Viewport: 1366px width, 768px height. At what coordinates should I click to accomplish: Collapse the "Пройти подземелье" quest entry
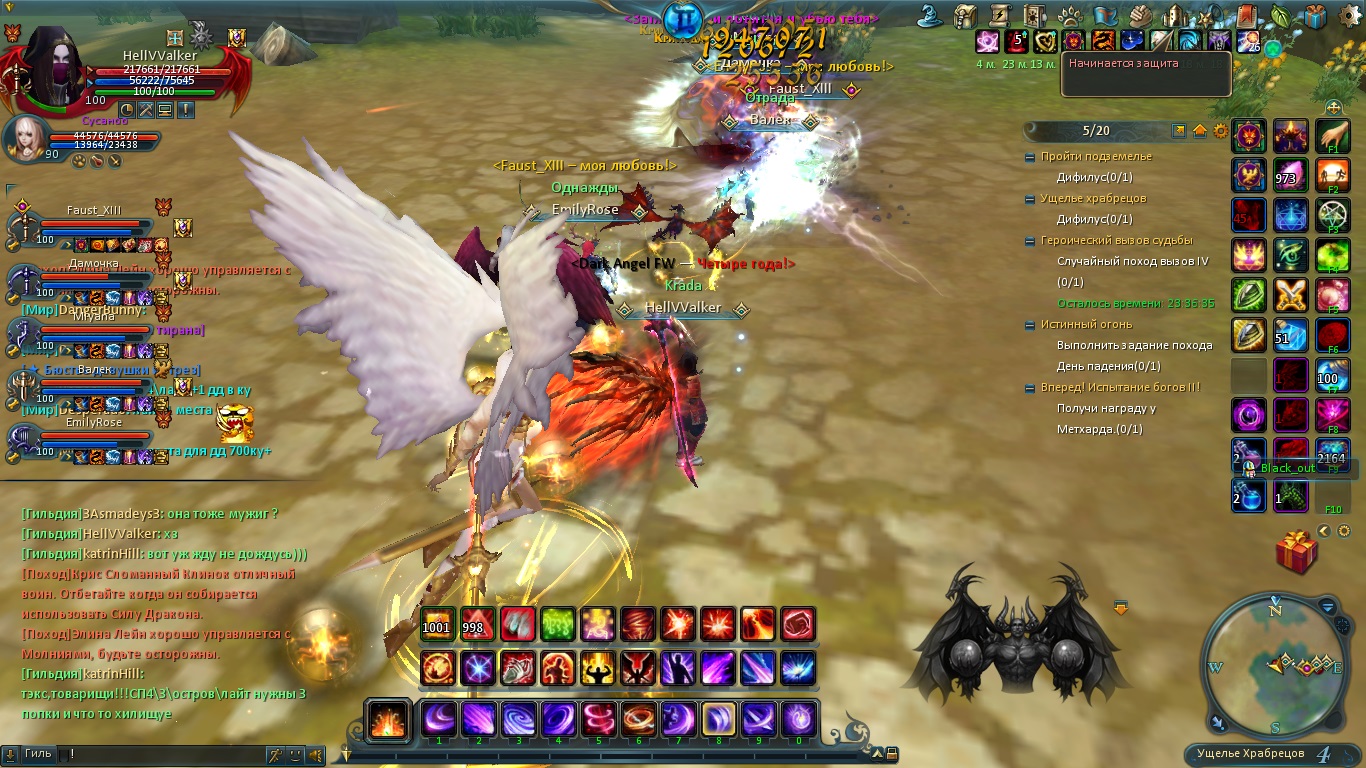(1031, 157)
